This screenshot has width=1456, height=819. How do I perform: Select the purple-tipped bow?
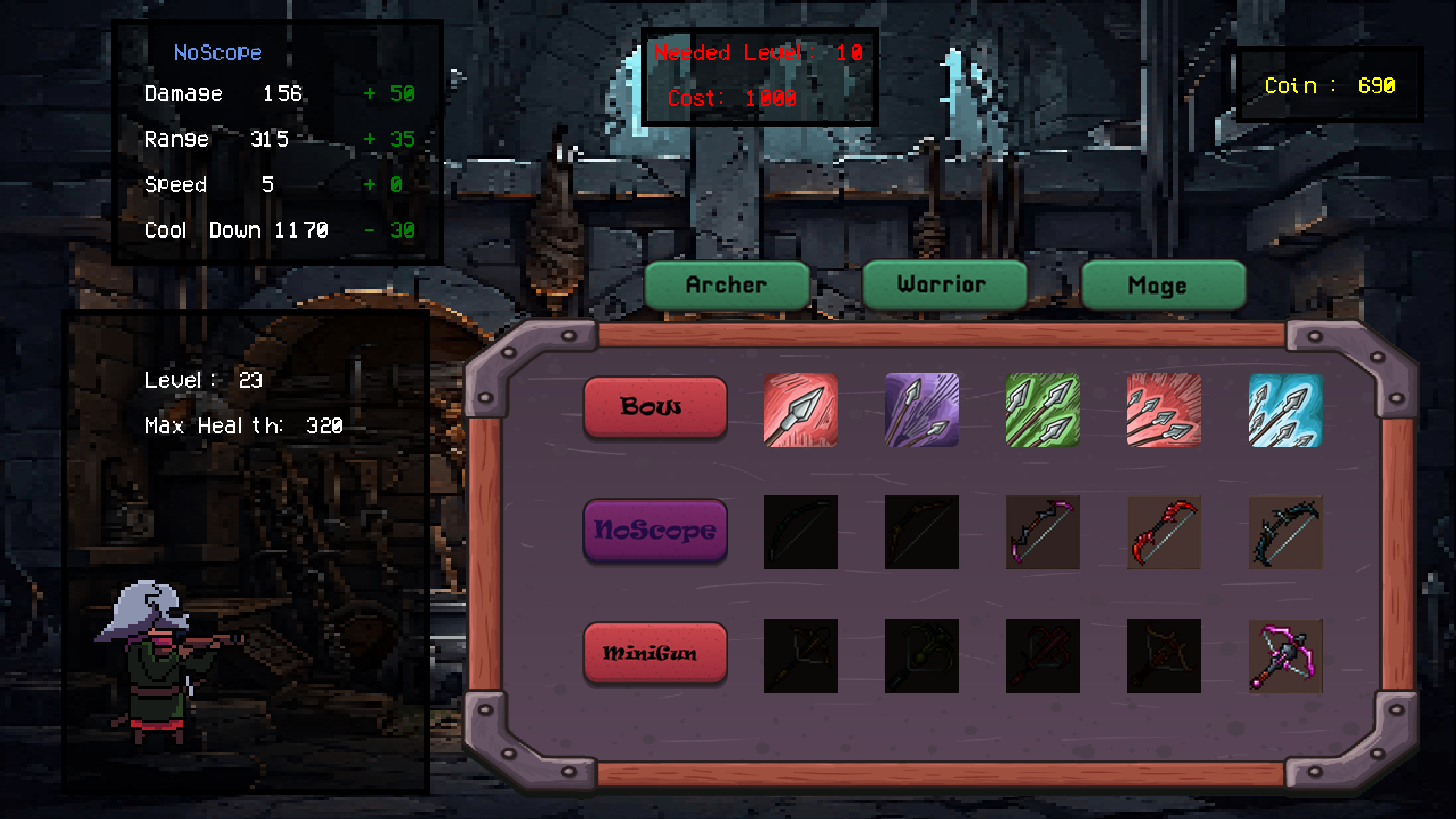1043,532
